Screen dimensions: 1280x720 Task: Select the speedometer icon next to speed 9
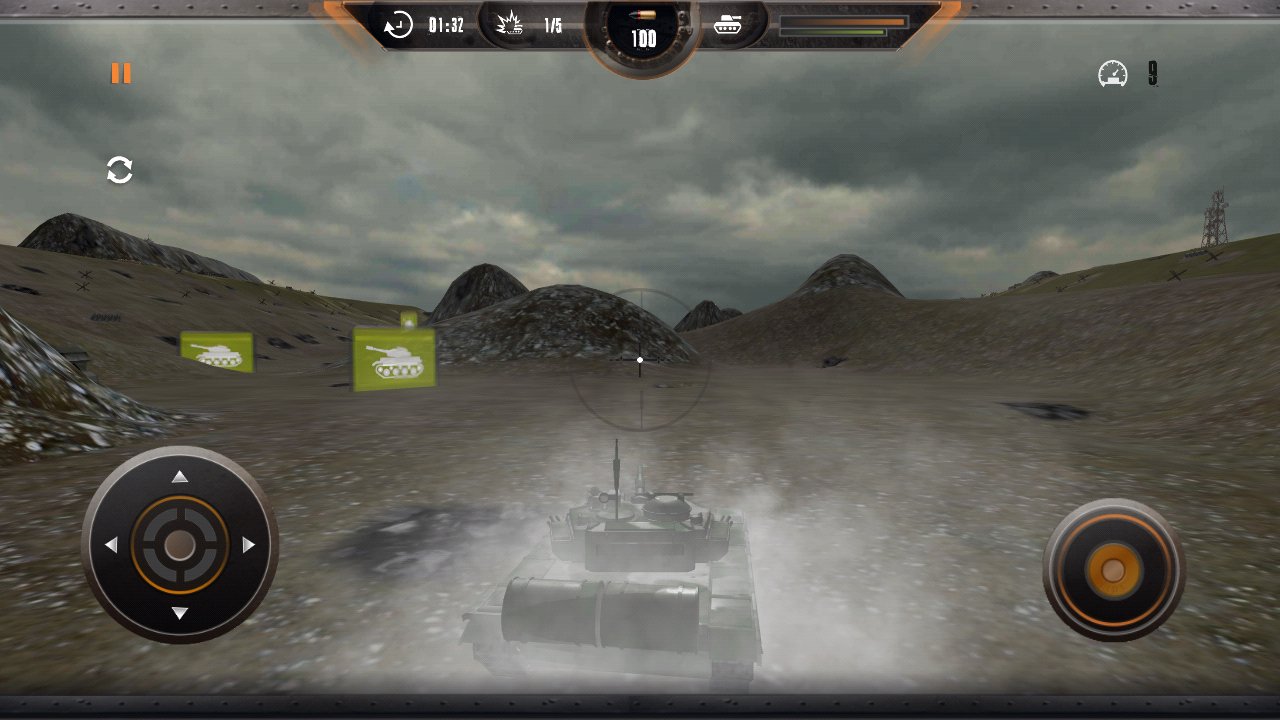coord(1111,71)
